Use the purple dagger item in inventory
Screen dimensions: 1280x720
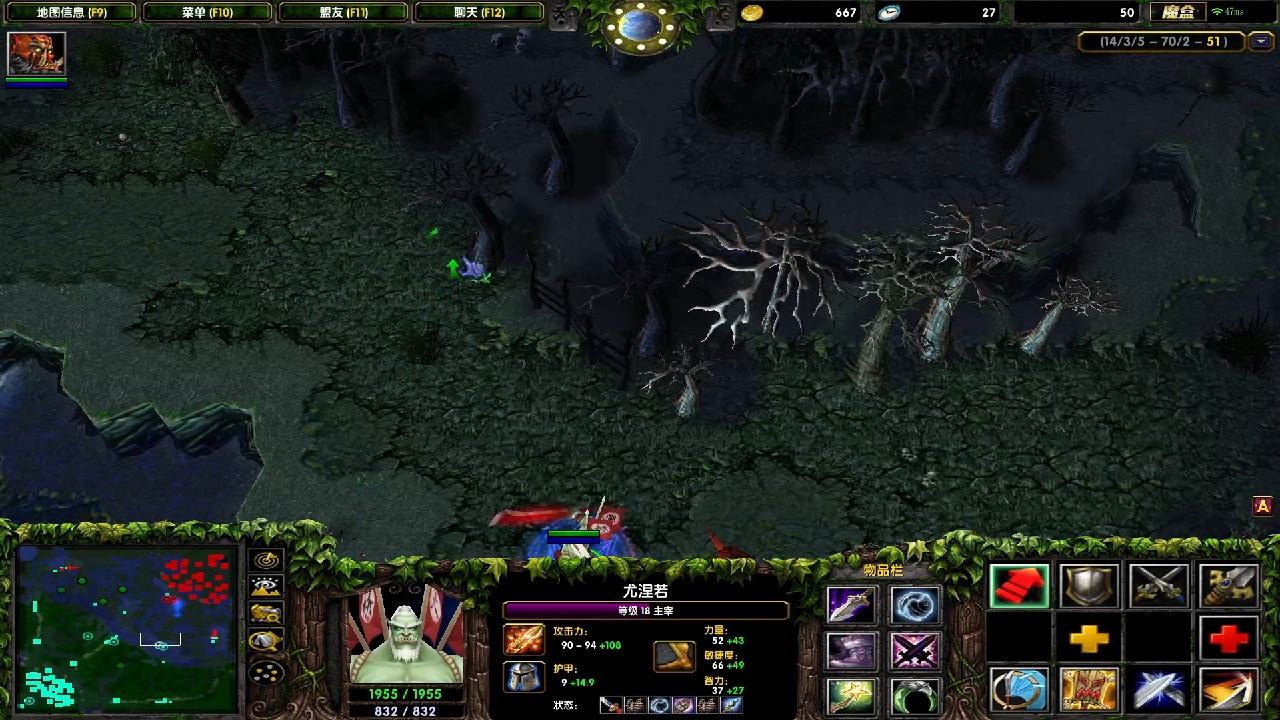851,606
